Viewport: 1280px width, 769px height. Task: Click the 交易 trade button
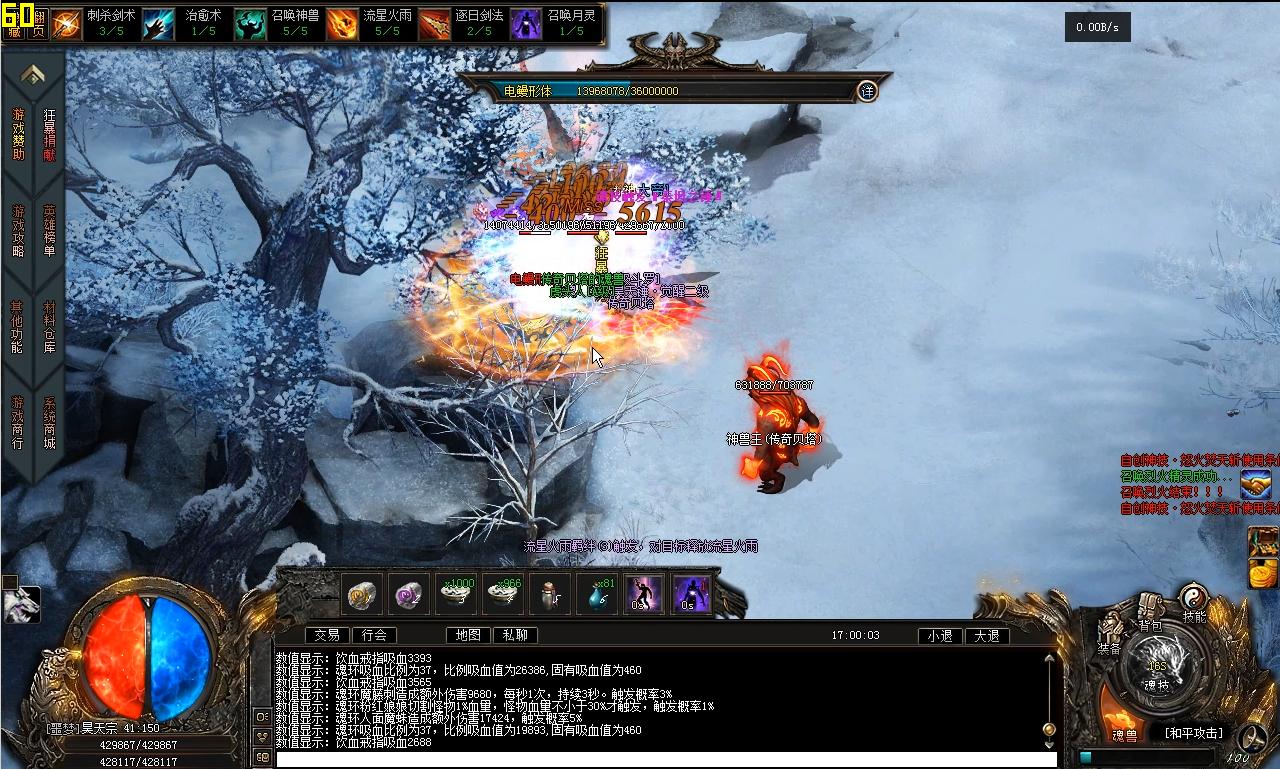coord(327,635)
